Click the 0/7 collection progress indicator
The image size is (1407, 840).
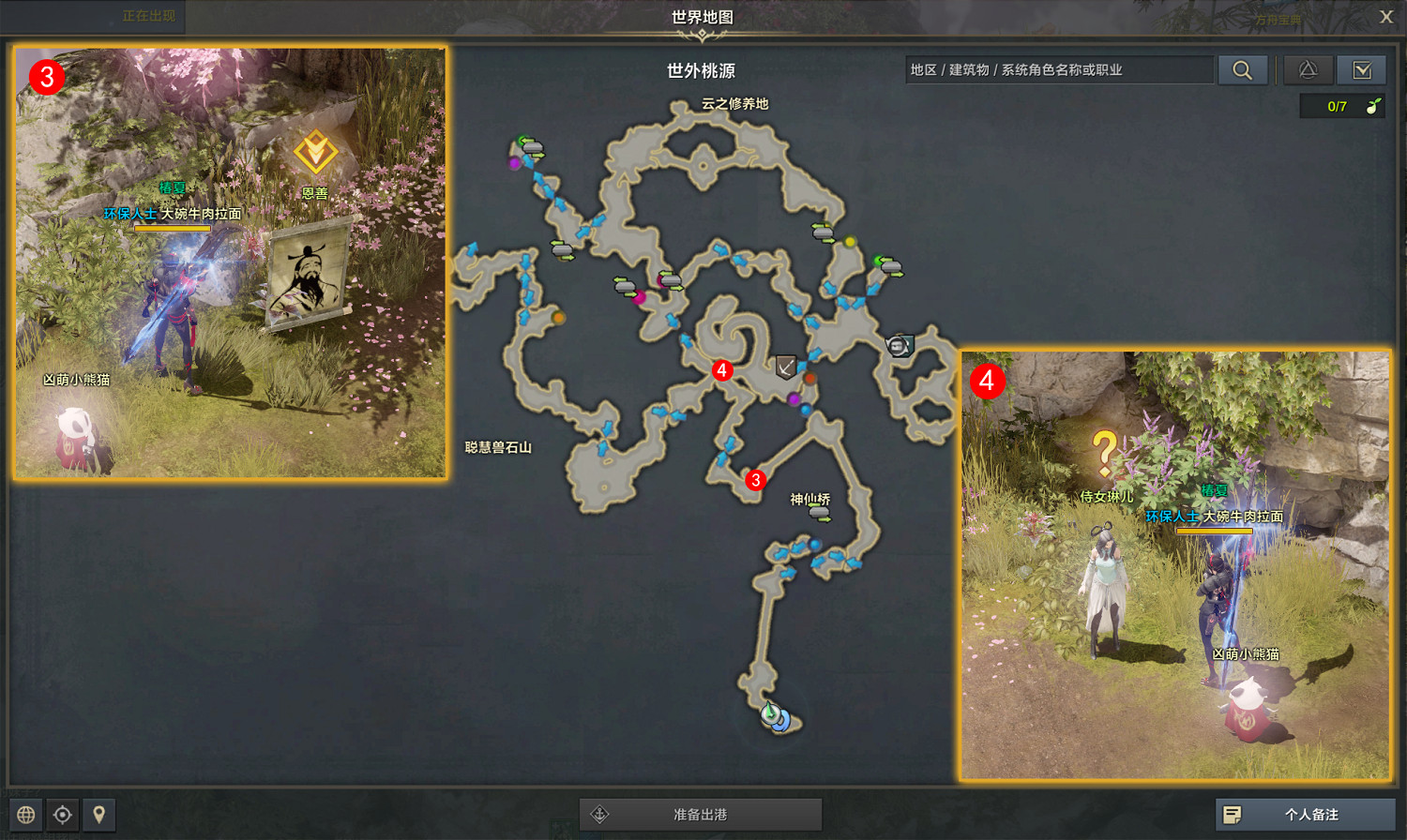coord(1337,106)
